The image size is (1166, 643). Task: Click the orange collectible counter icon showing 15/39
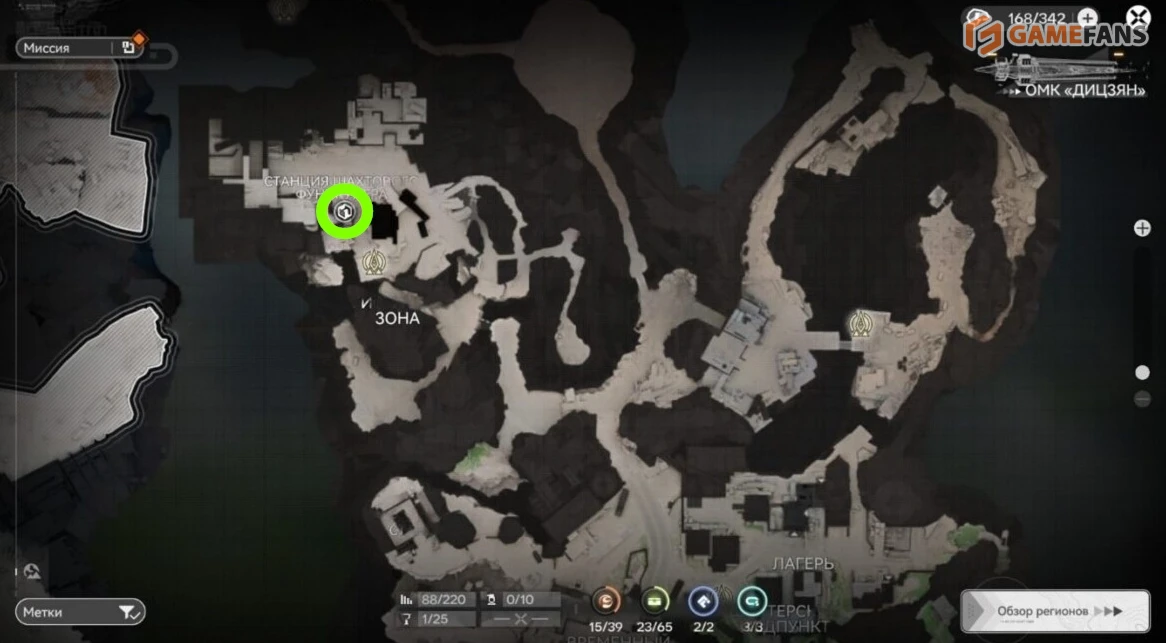pyautogui.click(x=606, y=601)
